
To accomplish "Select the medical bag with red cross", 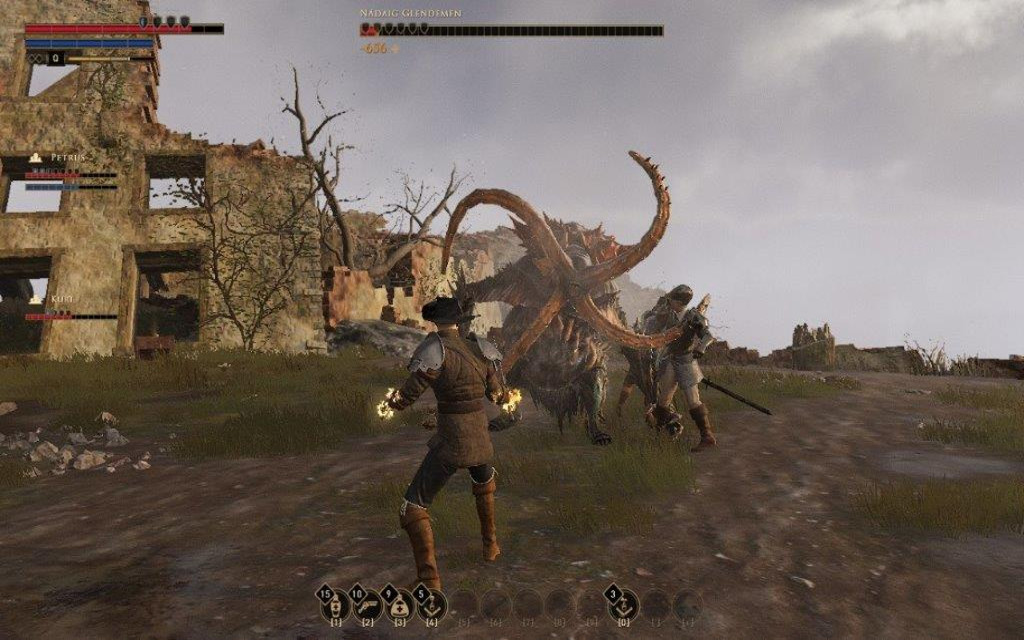I will coord(401,605).
